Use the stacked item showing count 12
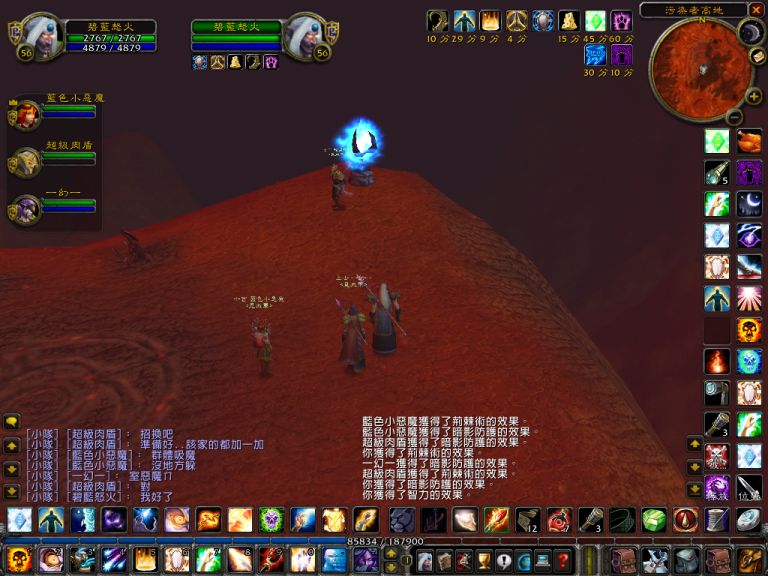The width and height of the screenshot is (768, 576). (528, 520)
